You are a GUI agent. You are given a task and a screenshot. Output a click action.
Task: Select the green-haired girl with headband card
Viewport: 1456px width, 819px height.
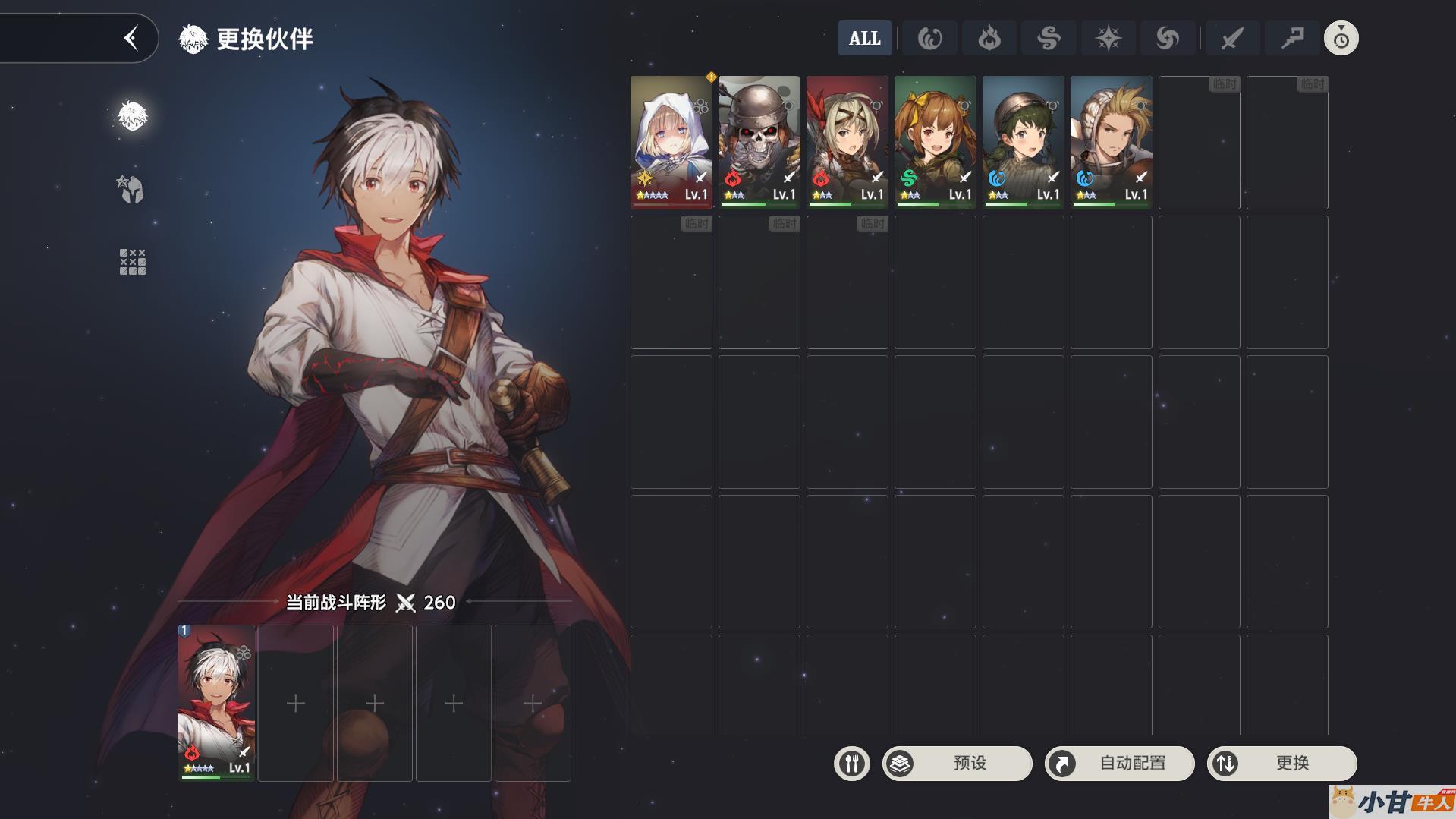coord(1023,141)
